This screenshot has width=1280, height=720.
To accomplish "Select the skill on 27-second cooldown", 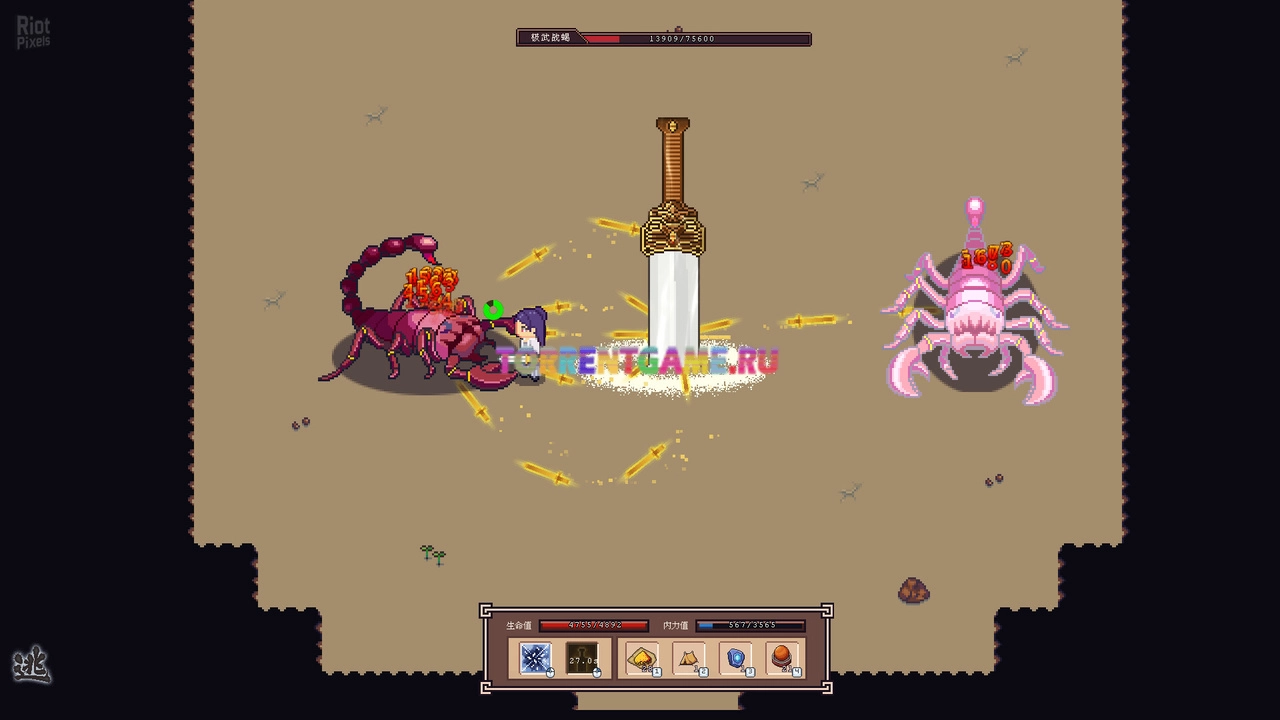I will point(582,658).
